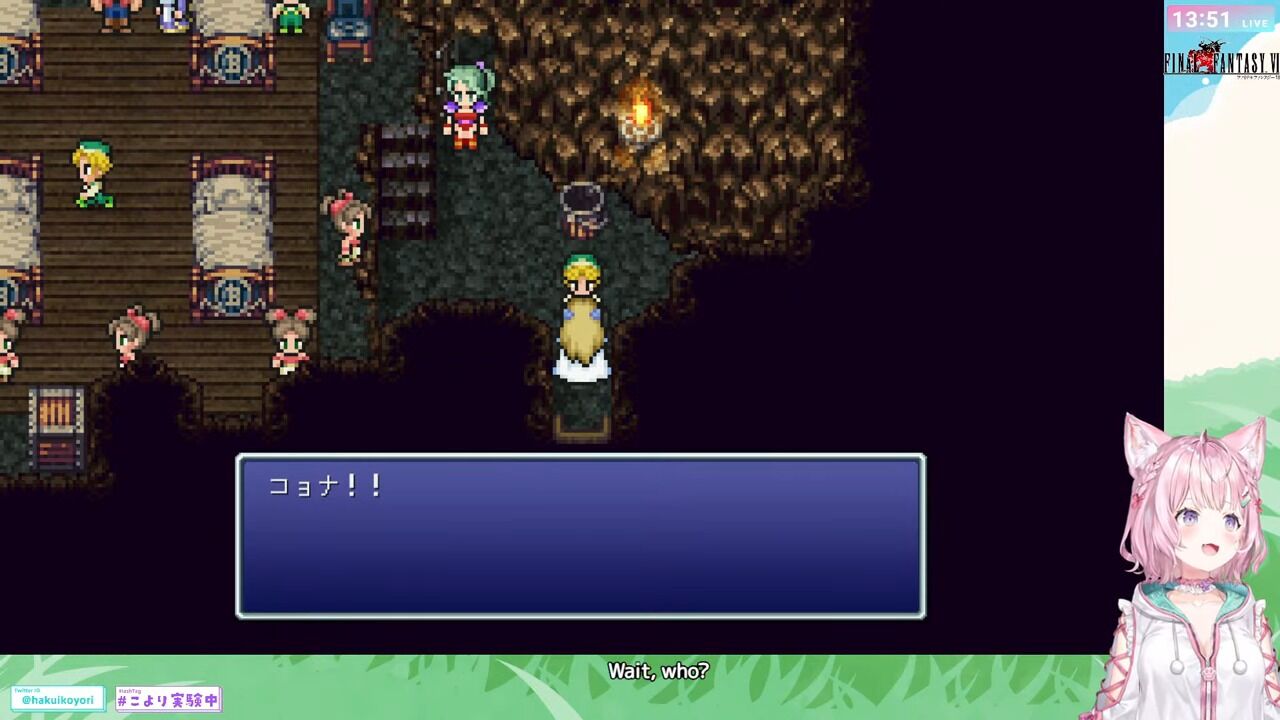
Task: Click the Japanese subtitle under the FF6 logo
Action: (x=1253, y=77)
